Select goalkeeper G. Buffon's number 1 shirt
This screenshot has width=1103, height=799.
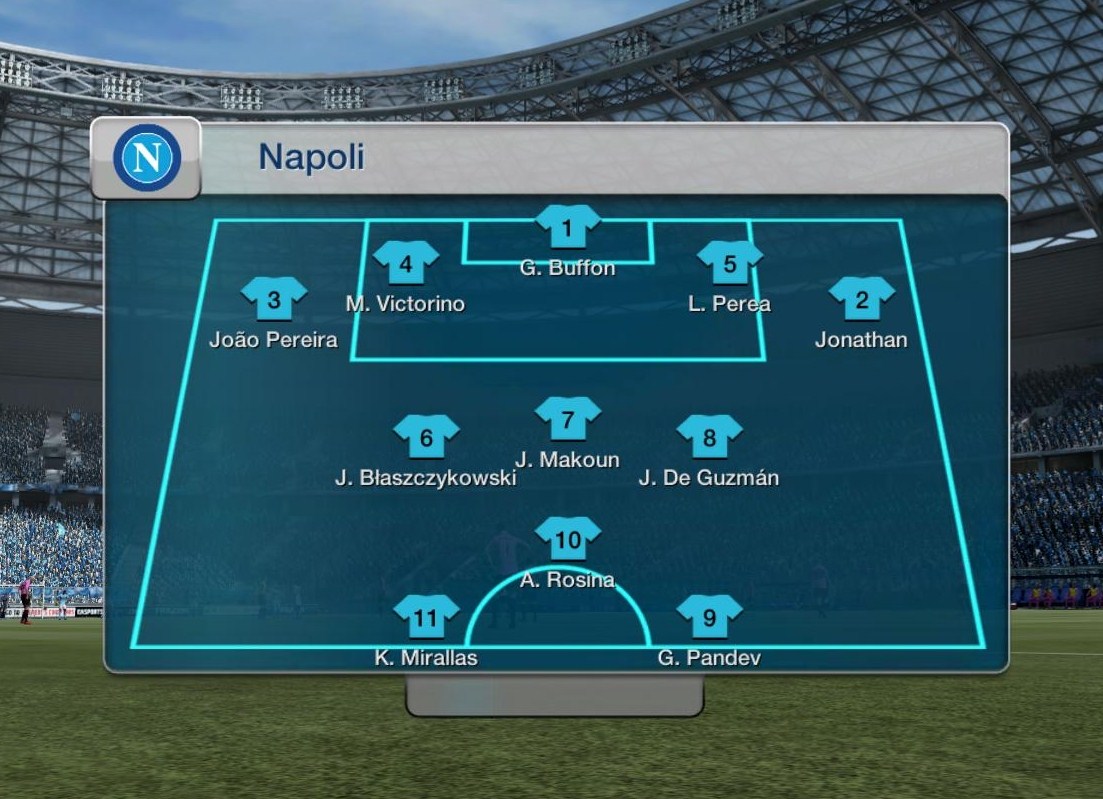[567, 228]
